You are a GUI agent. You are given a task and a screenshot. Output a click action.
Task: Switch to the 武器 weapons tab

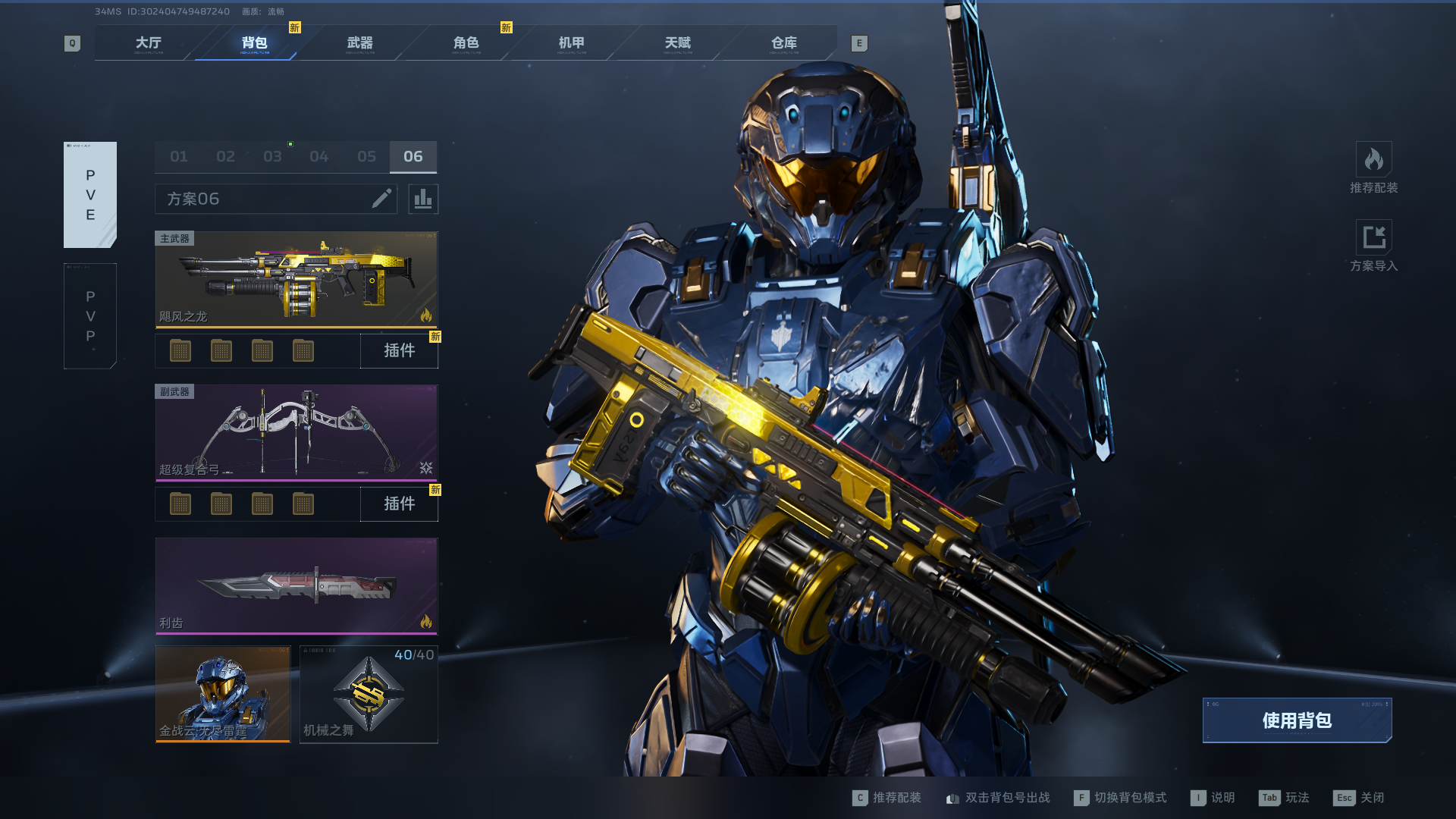coord(360,43)
